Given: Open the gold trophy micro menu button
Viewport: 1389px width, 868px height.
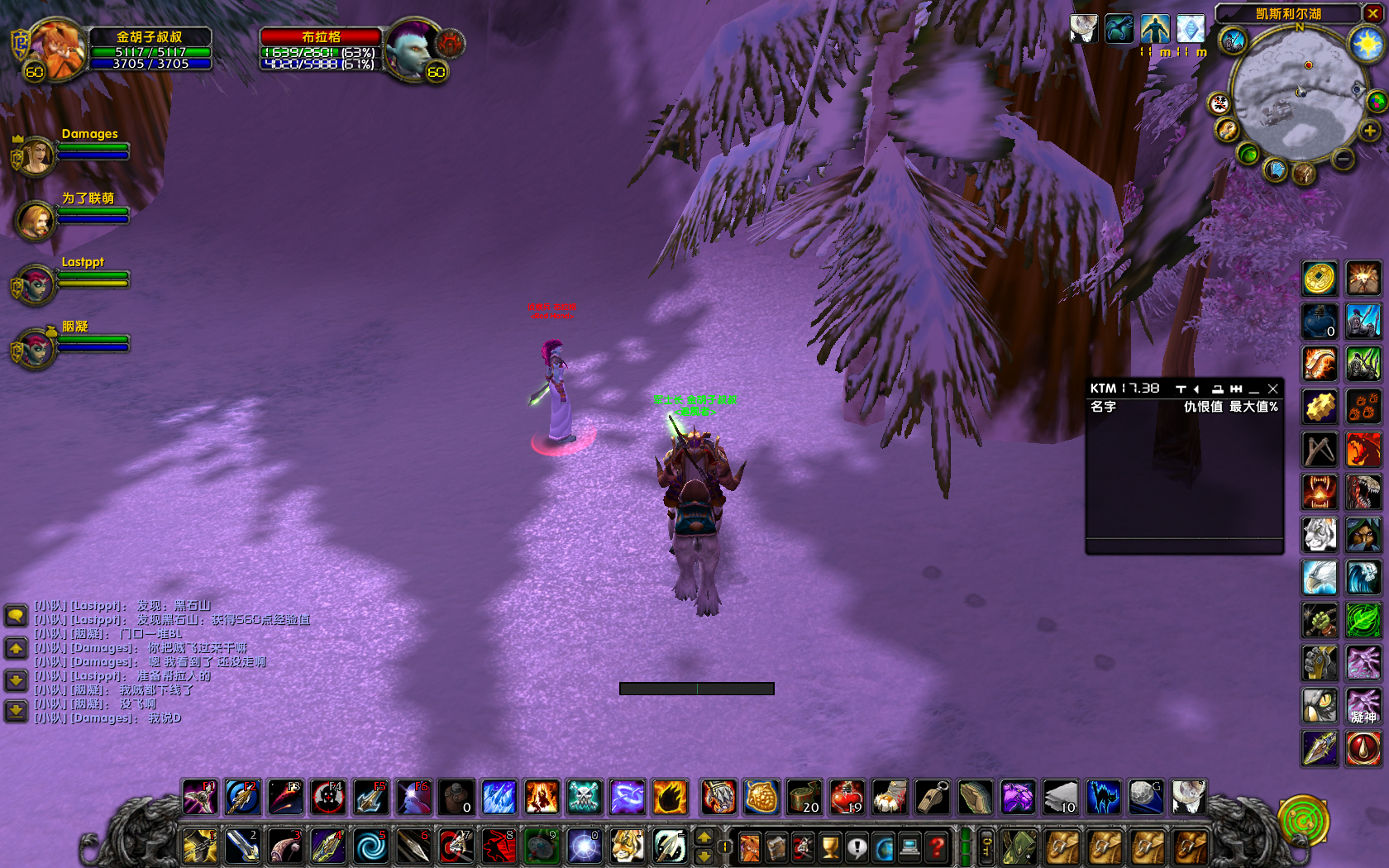Looking at the screenshot, I should point(830,847).
